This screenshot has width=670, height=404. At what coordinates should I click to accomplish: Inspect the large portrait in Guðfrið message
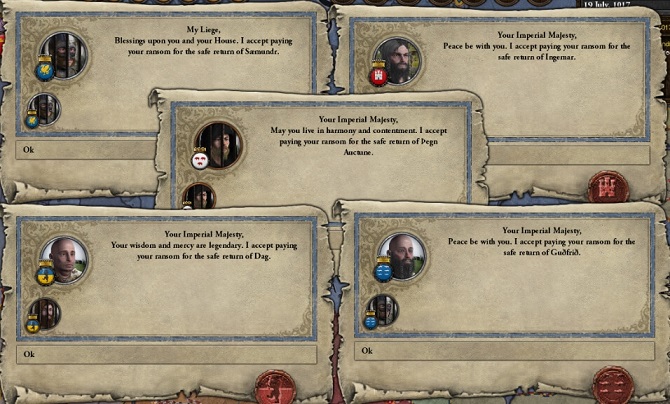(404, 257)
